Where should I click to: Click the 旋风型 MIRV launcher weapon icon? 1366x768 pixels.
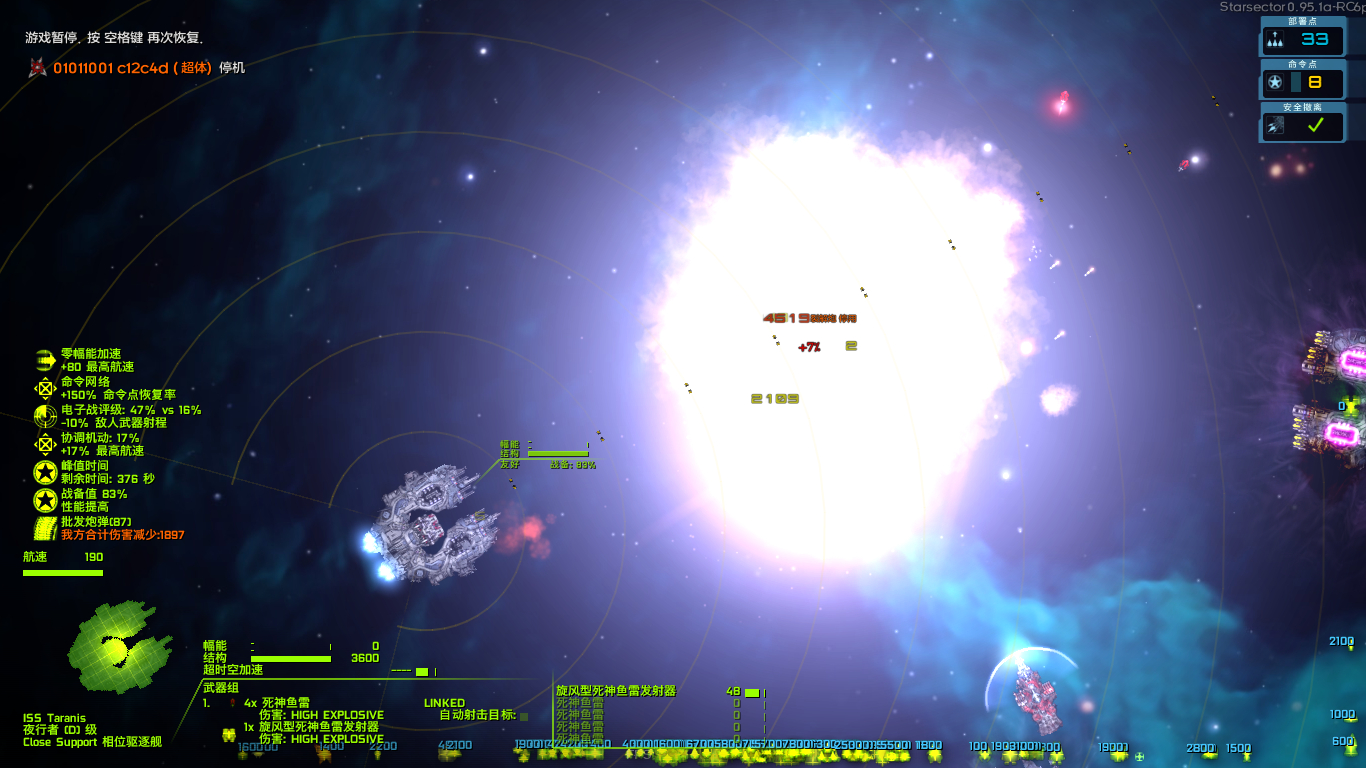pos(615,690)
